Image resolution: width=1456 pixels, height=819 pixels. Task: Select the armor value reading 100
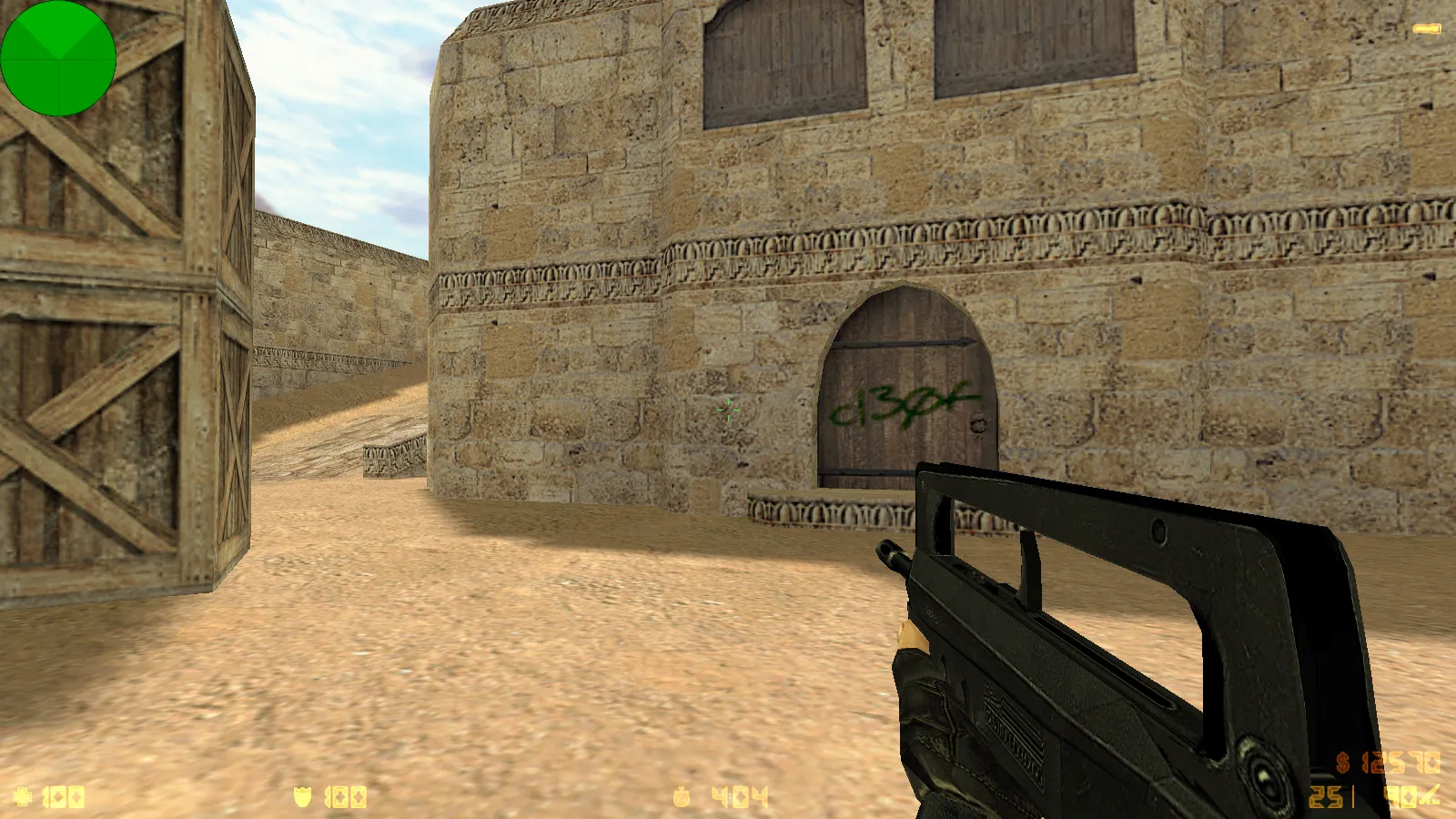coord(344,798)
